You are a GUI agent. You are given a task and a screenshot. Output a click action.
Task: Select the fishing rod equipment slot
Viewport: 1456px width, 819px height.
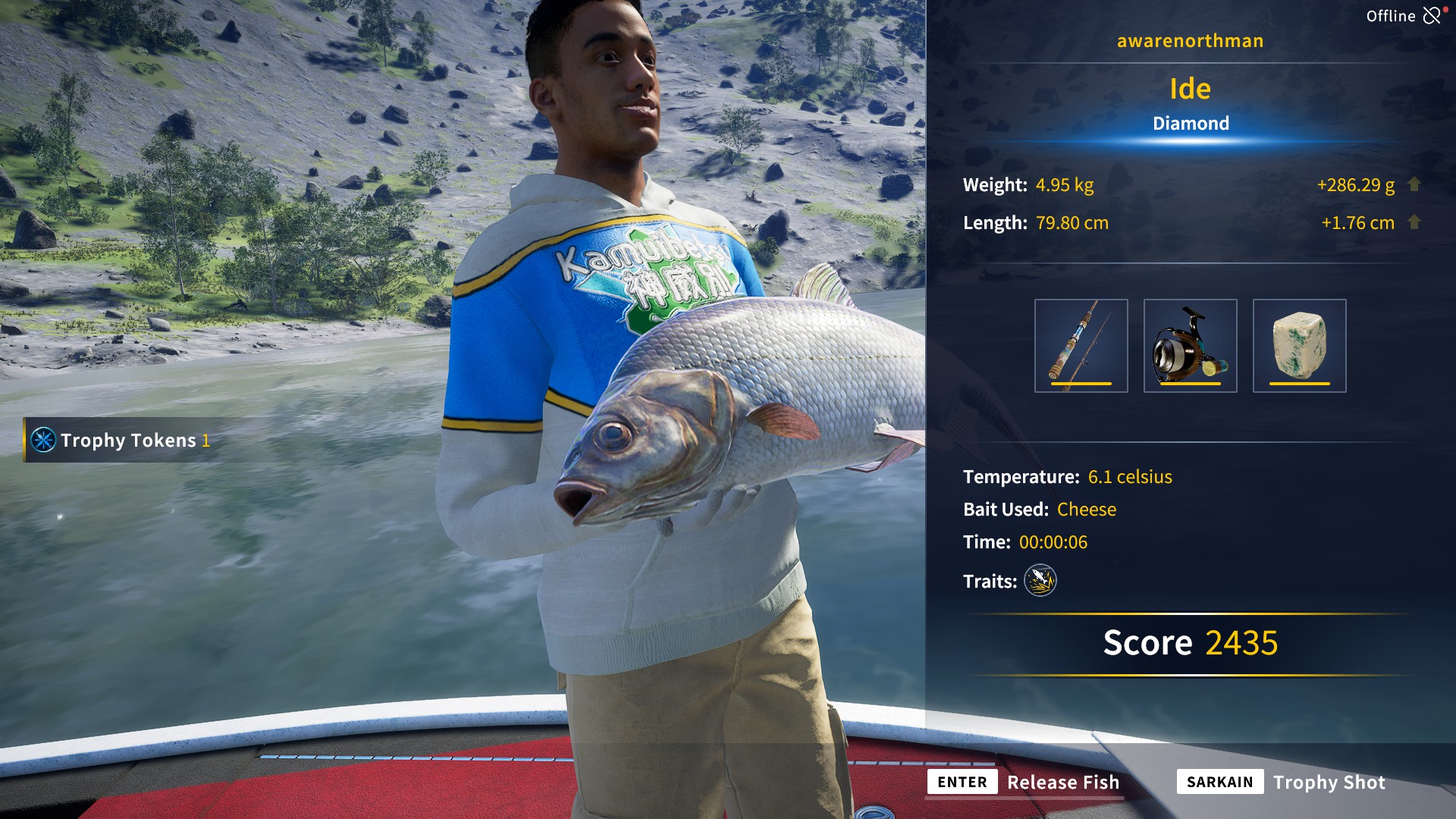(1081, 346)
